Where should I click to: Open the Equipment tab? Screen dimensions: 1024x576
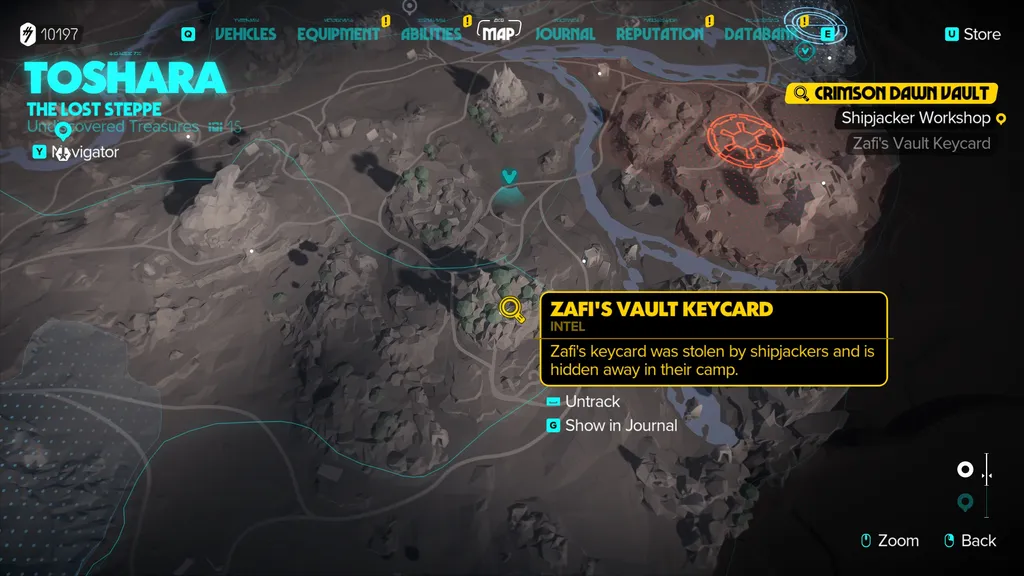338,34
